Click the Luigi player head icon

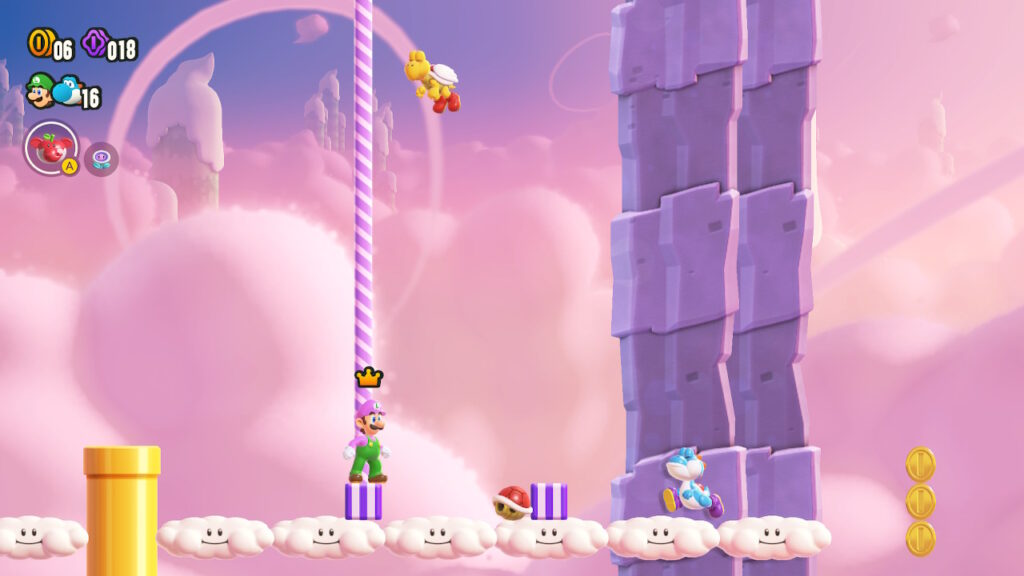click(x=39, y=91)
